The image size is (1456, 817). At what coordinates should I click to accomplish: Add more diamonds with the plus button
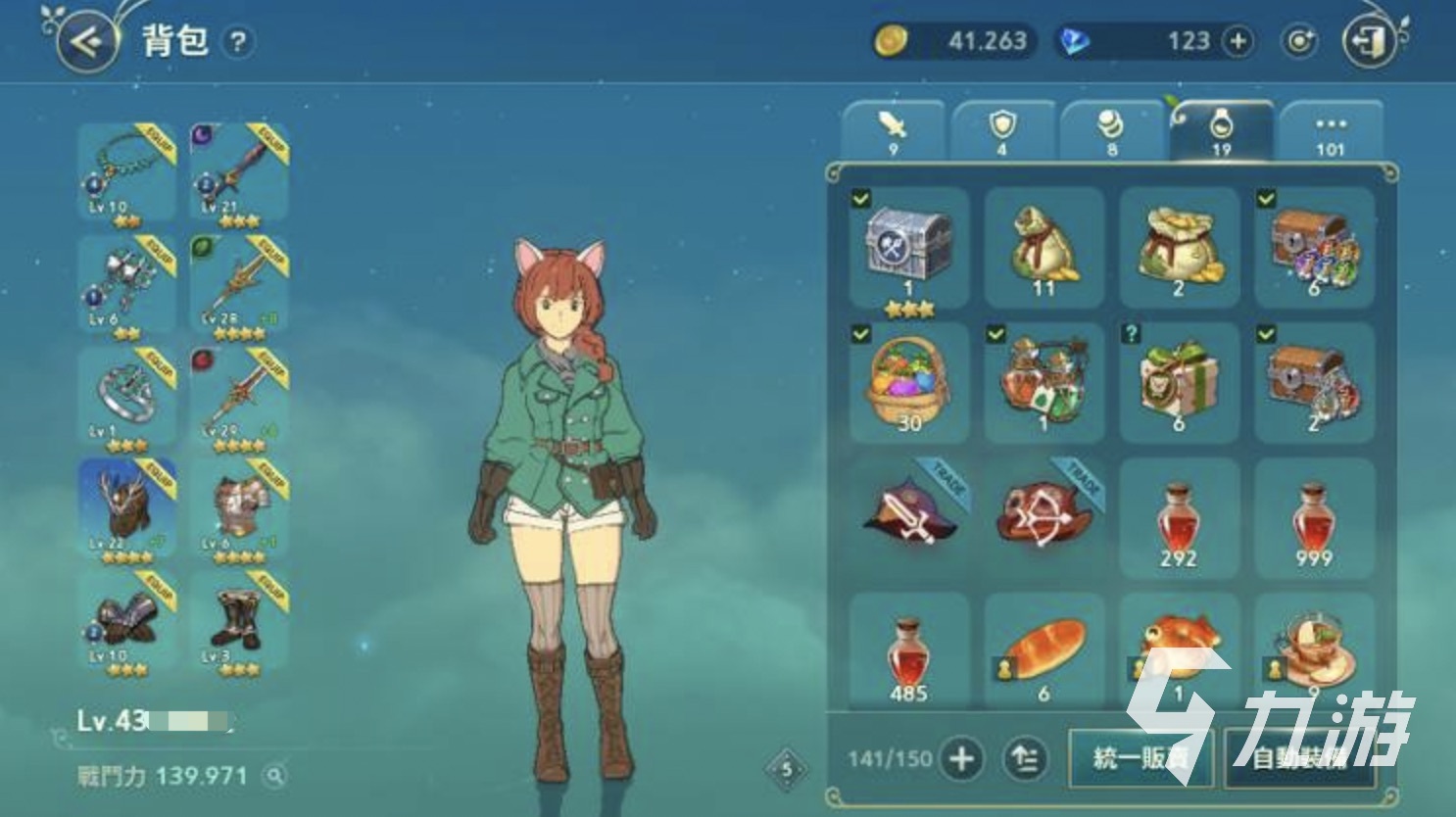click(x=1238, y=41)
